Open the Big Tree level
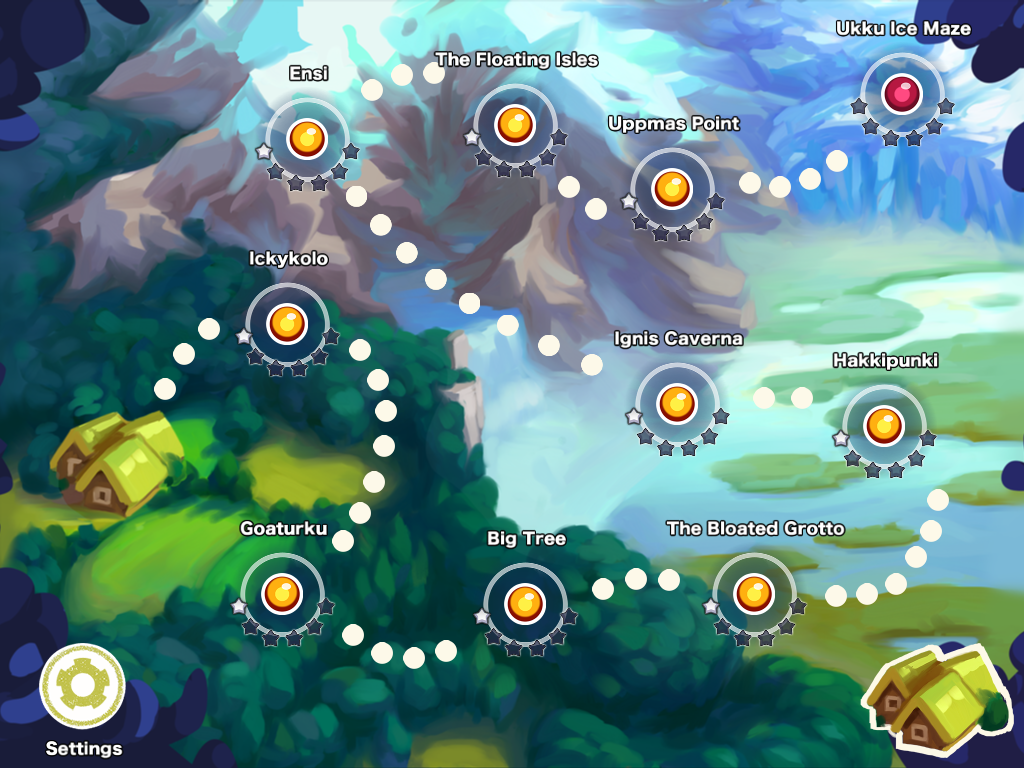The image size is (1024, 768). coord(525,602)
